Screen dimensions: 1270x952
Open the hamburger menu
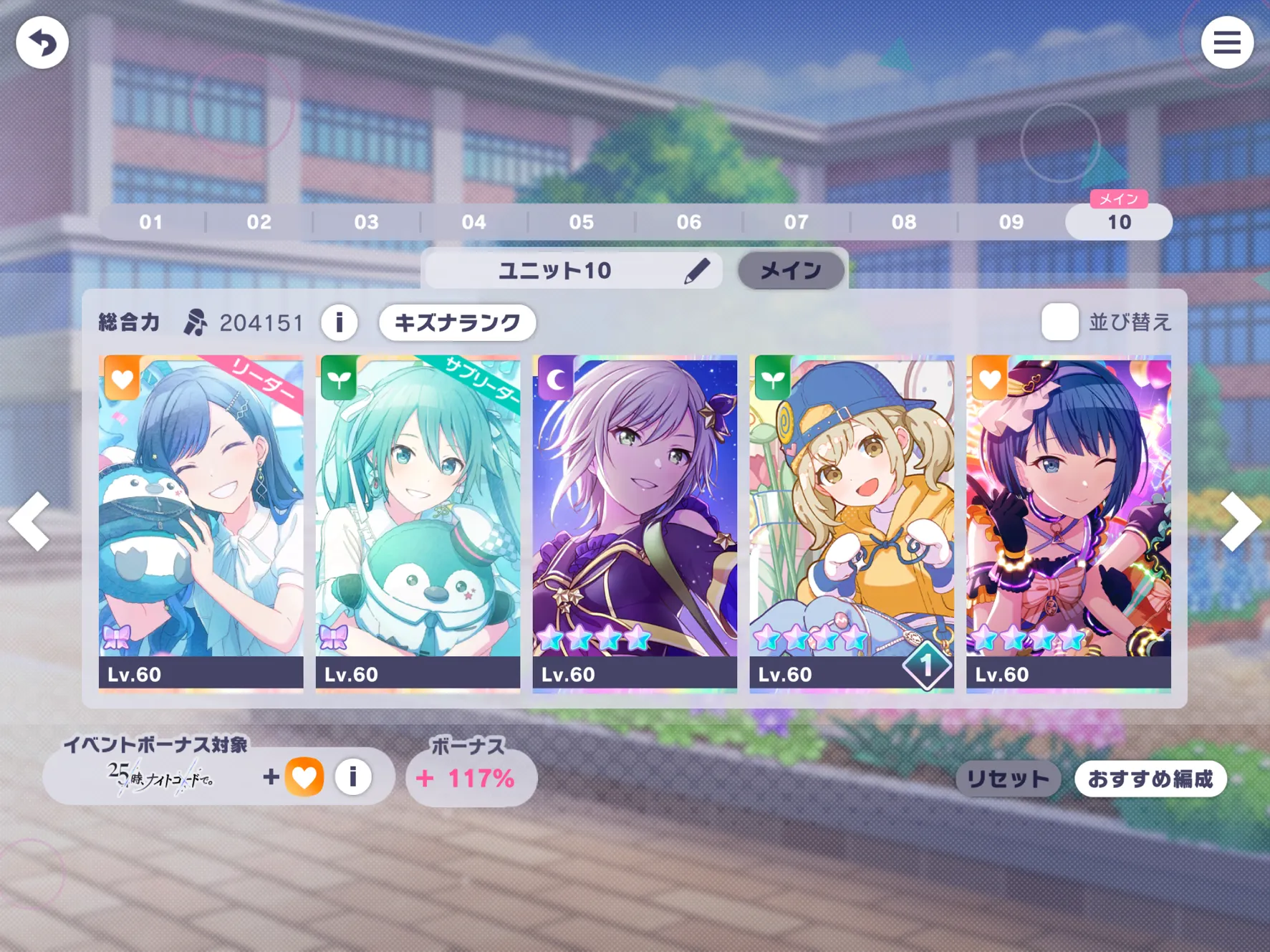pyautogui.click(x=1226, y=43)
